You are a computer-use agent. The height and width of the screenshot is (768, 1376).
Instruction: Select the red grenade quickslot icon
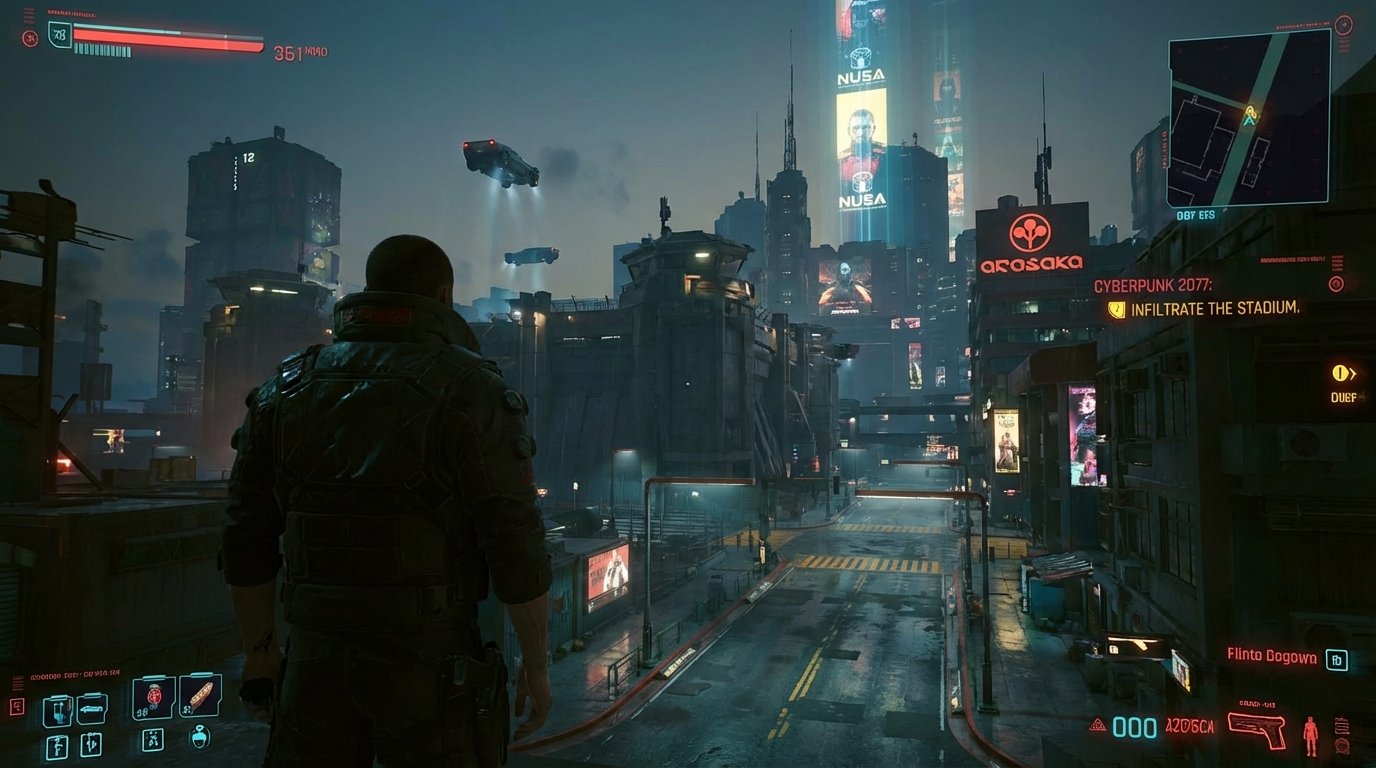pyautogui.click(x=152, y=695)
